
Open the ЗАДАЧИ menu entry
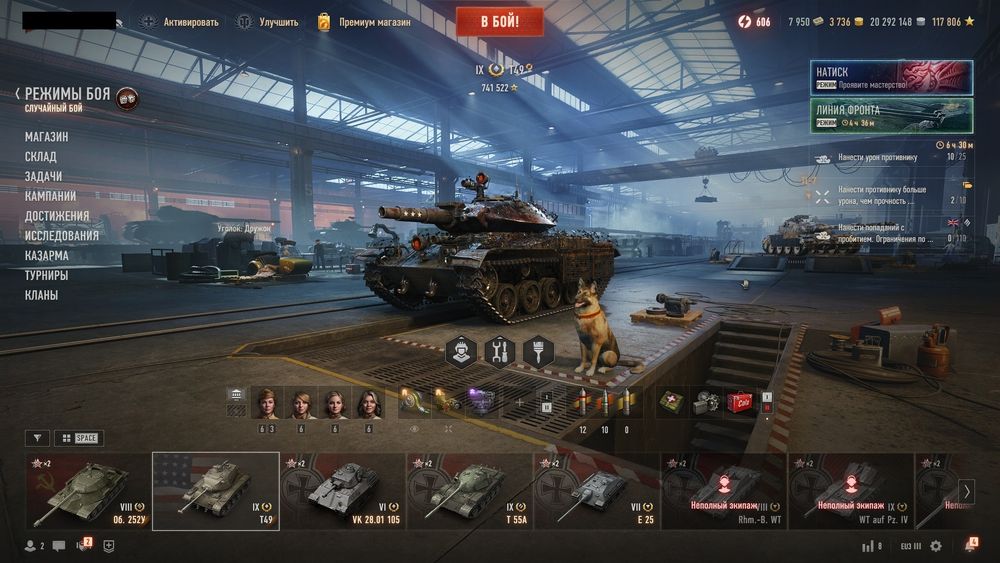click(x=43, y=176)
